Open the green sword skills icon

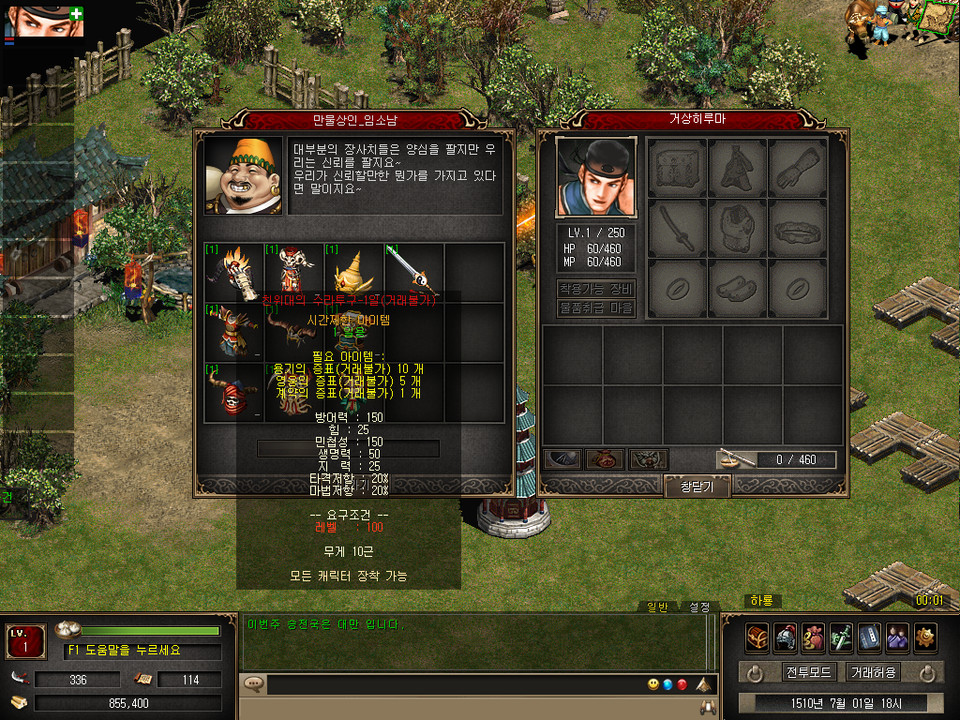841,637
